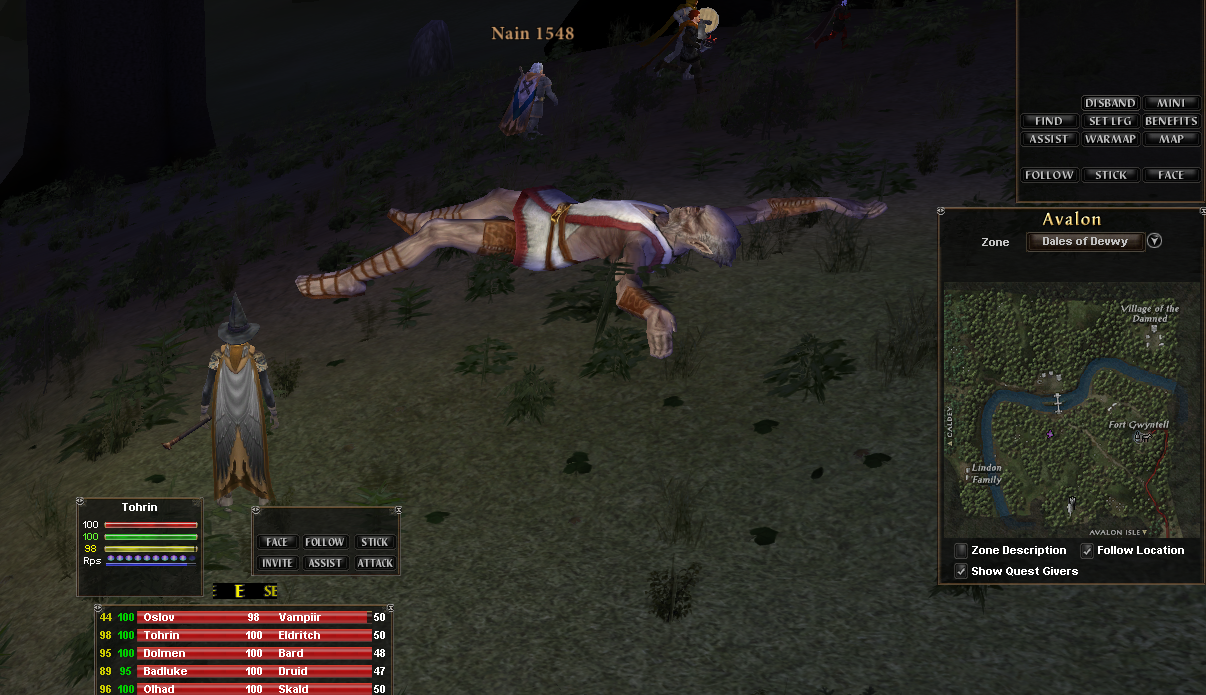Show group BENEFITS
The width and height of the screenshot is (1206, 695).
(x=1171, y=121)
